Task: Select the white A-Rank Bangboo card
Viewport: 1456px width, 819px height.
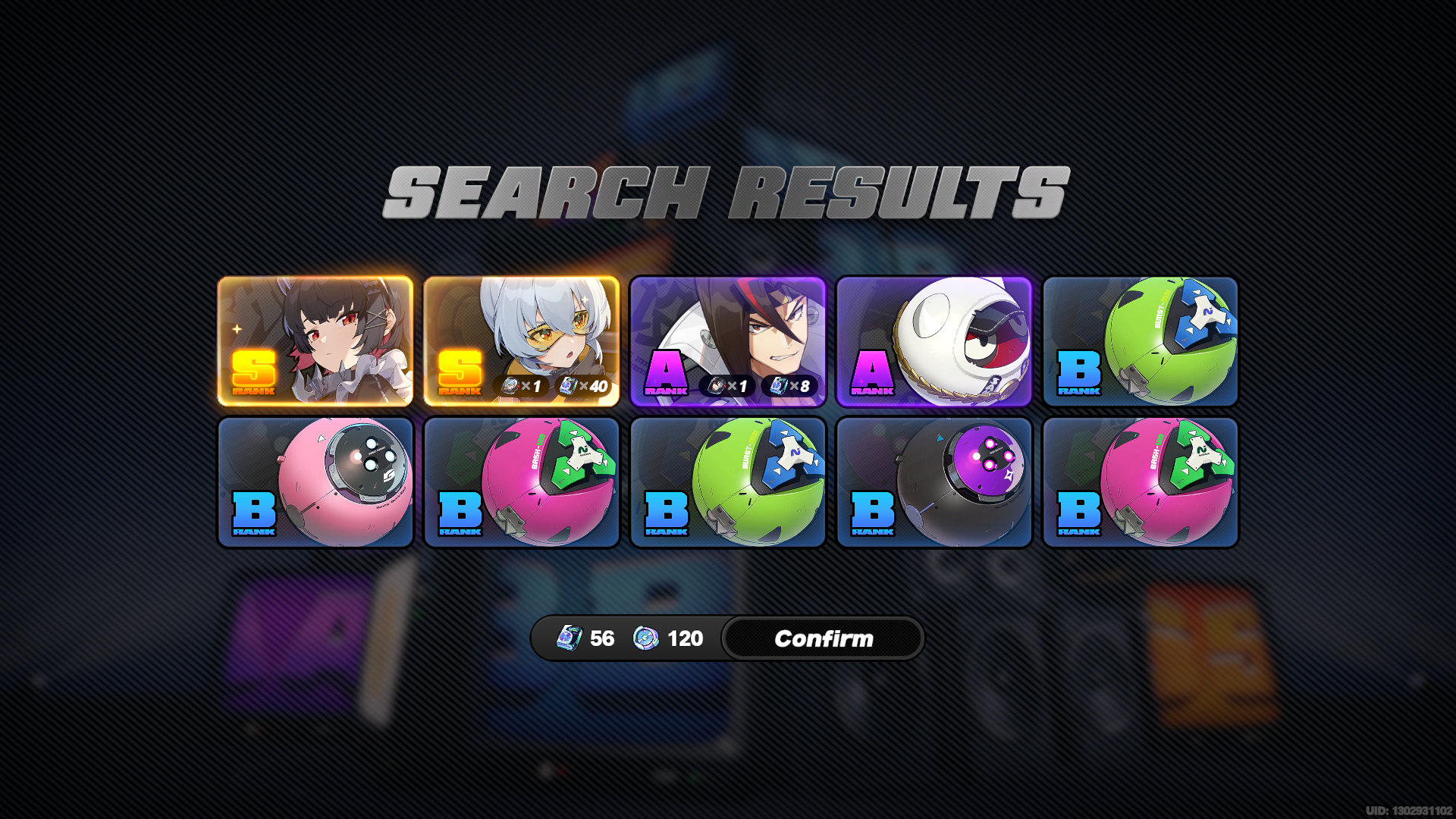Action: tap(934, 341)
